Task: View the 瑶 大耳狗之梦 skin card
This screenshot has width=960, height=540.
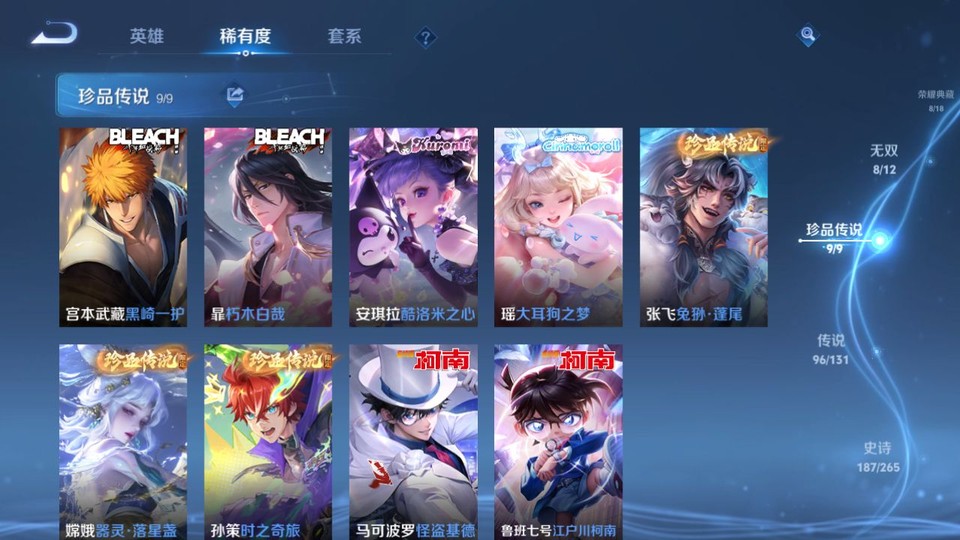Action: [x=558, y=227]
